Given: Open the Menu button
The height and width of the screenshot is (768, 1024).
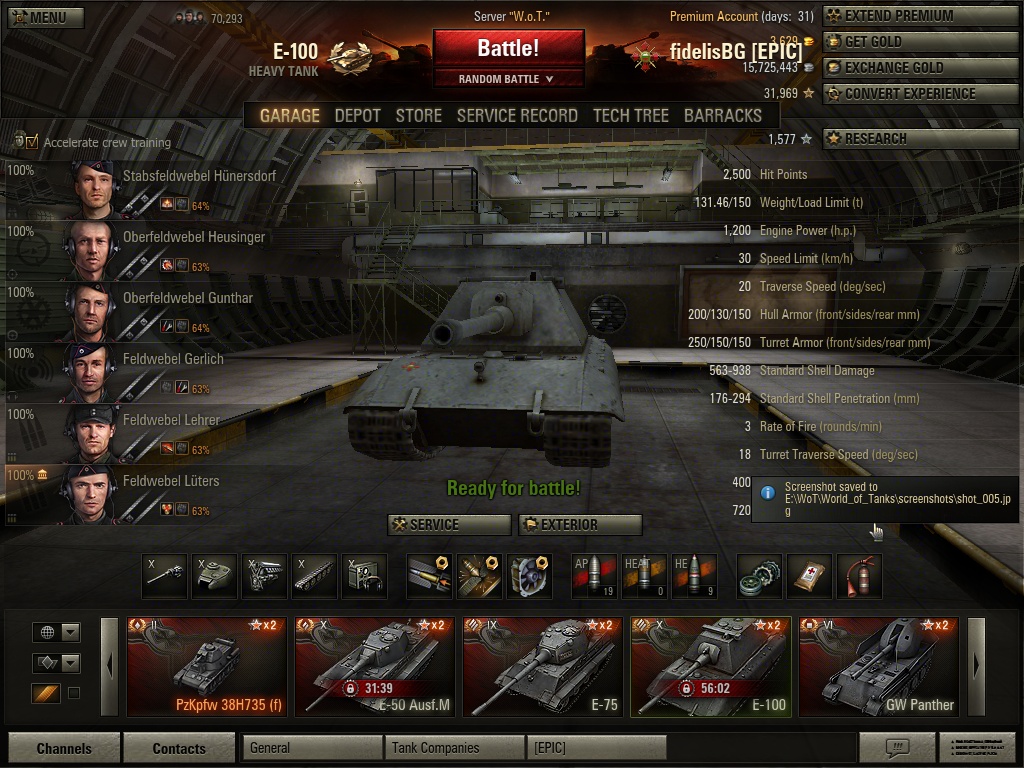Looking at the screenshot, I should pyautogui.click(x=45, y=17).
